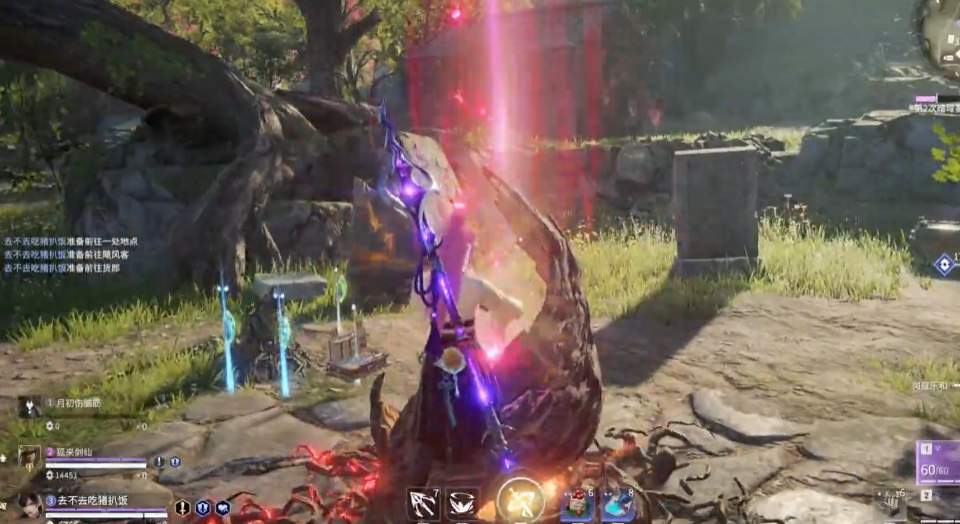Use the blue armor repair item slot

coord(618,505)
